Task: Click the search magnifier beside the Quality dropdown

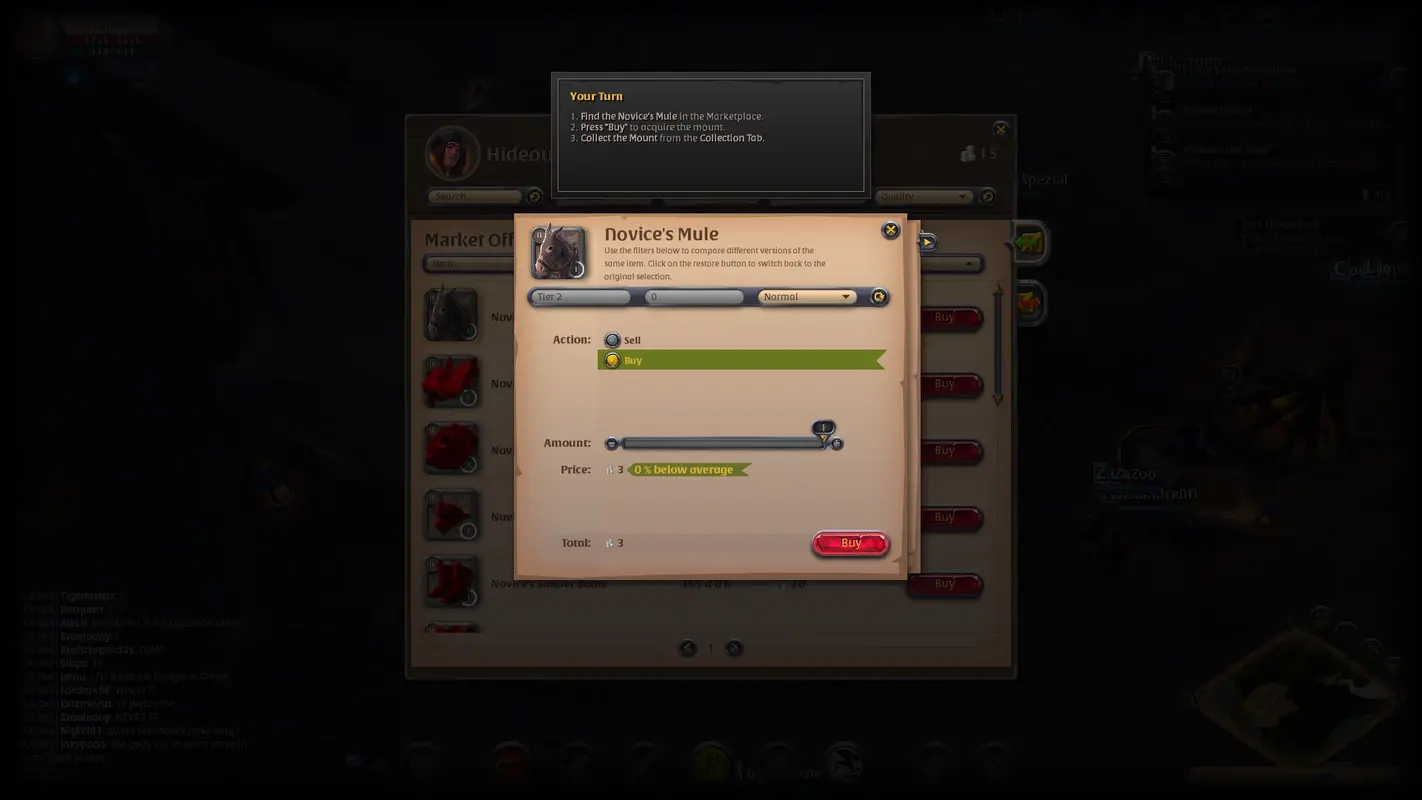Action: point(988,196)
